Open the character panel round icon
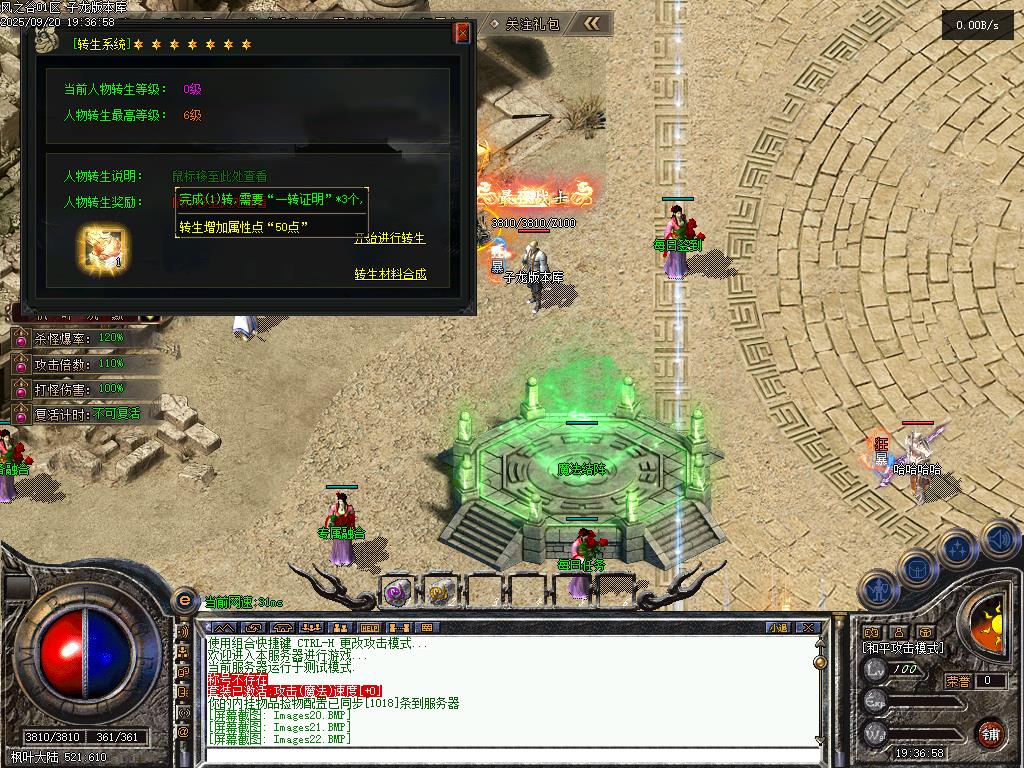 point(879,589)
